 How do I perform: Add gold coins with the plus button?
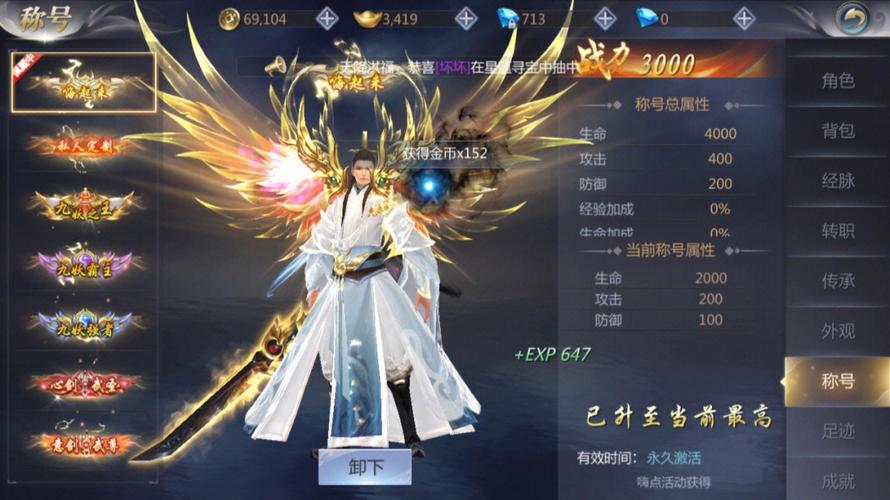327,18
